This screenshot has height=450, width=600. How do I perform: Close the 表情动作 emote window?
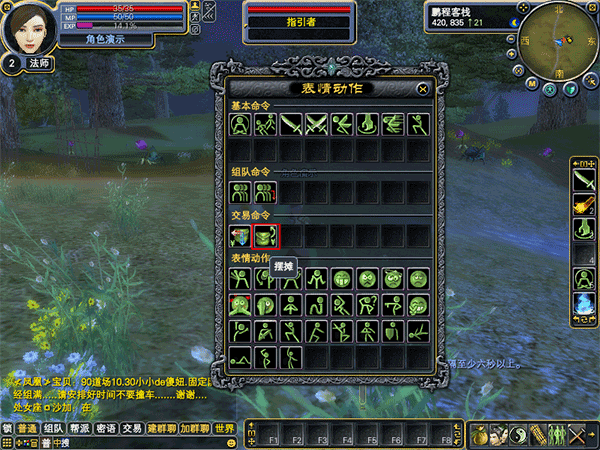tap(423, 89)
